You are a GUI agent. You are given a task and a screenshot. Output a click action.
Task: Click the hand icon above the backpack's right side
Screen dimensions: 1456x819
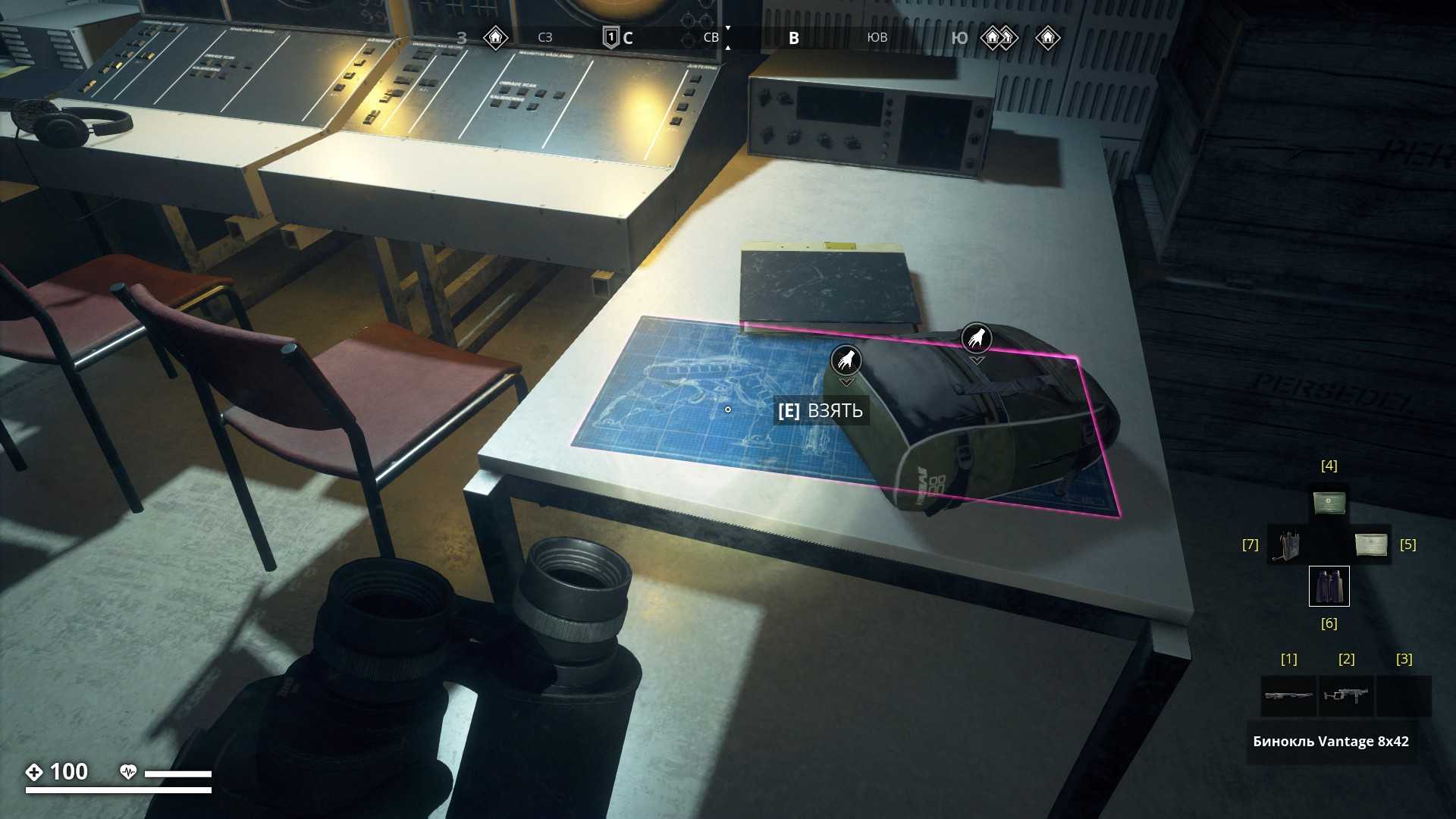pos(977,338)
